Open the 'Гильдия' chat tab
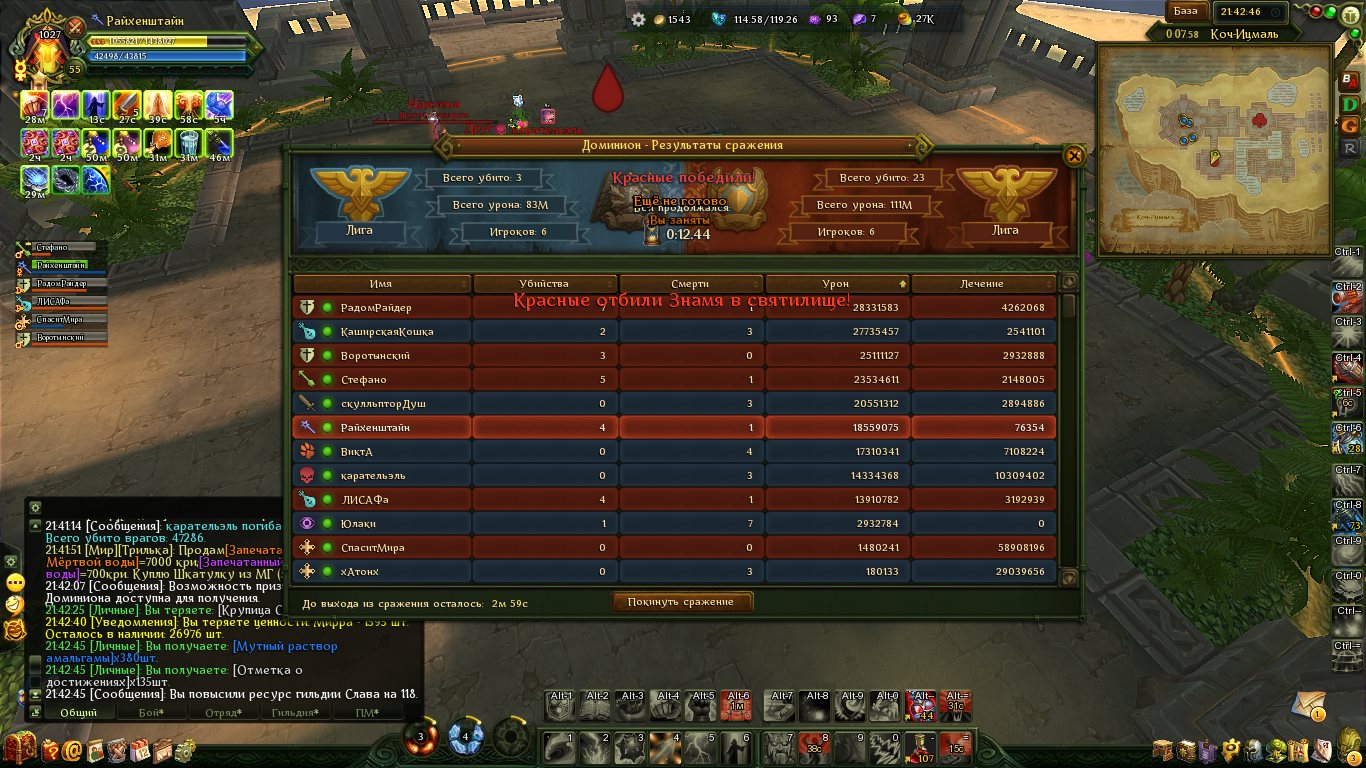The image size is (1366, 768). click(x=295, y=712)
